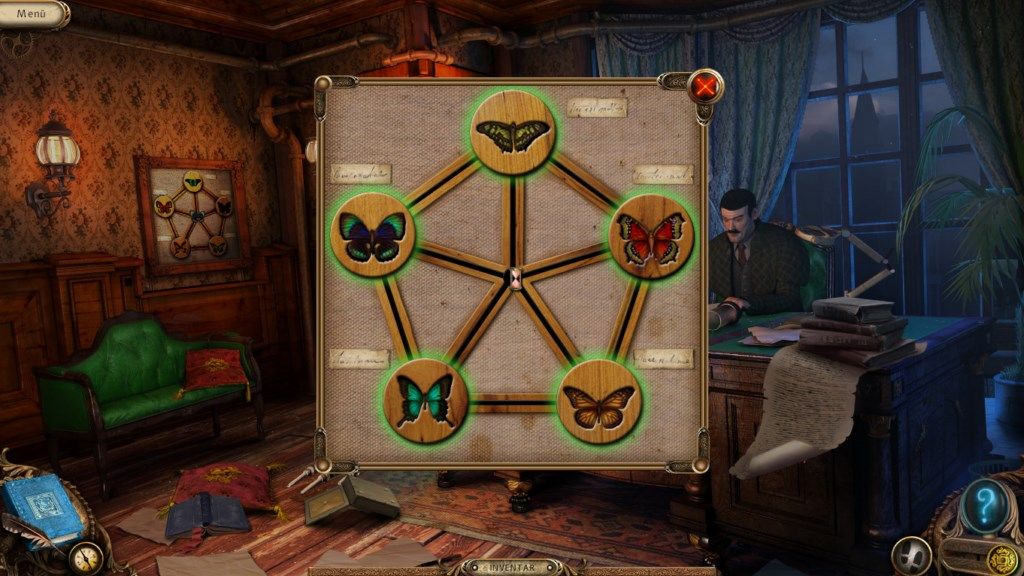The width and height of the screenshot is (1024, 576).
Task: Select the blue-purple butterfly disc
Action: pos(372,236)
